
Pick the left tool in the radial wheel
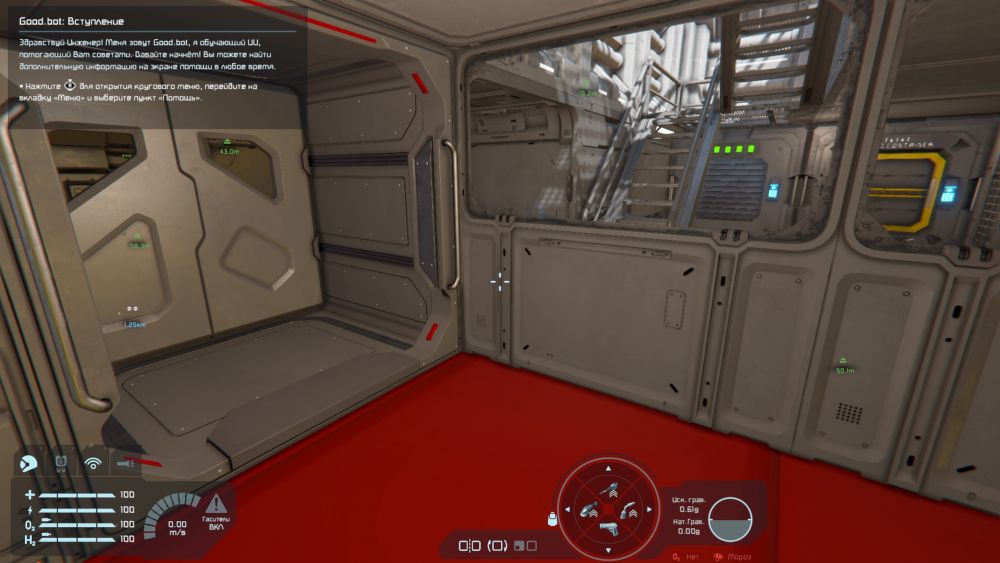(x=589, y=508)
